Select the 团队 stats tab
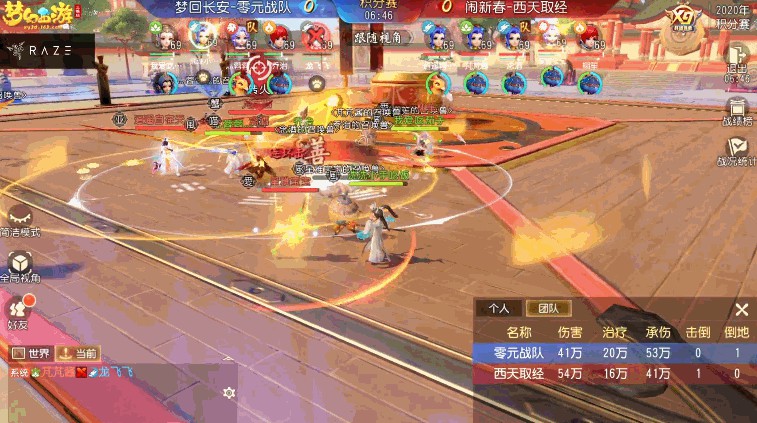This screenshot has width=757, height=423. (x=548, y=309)
